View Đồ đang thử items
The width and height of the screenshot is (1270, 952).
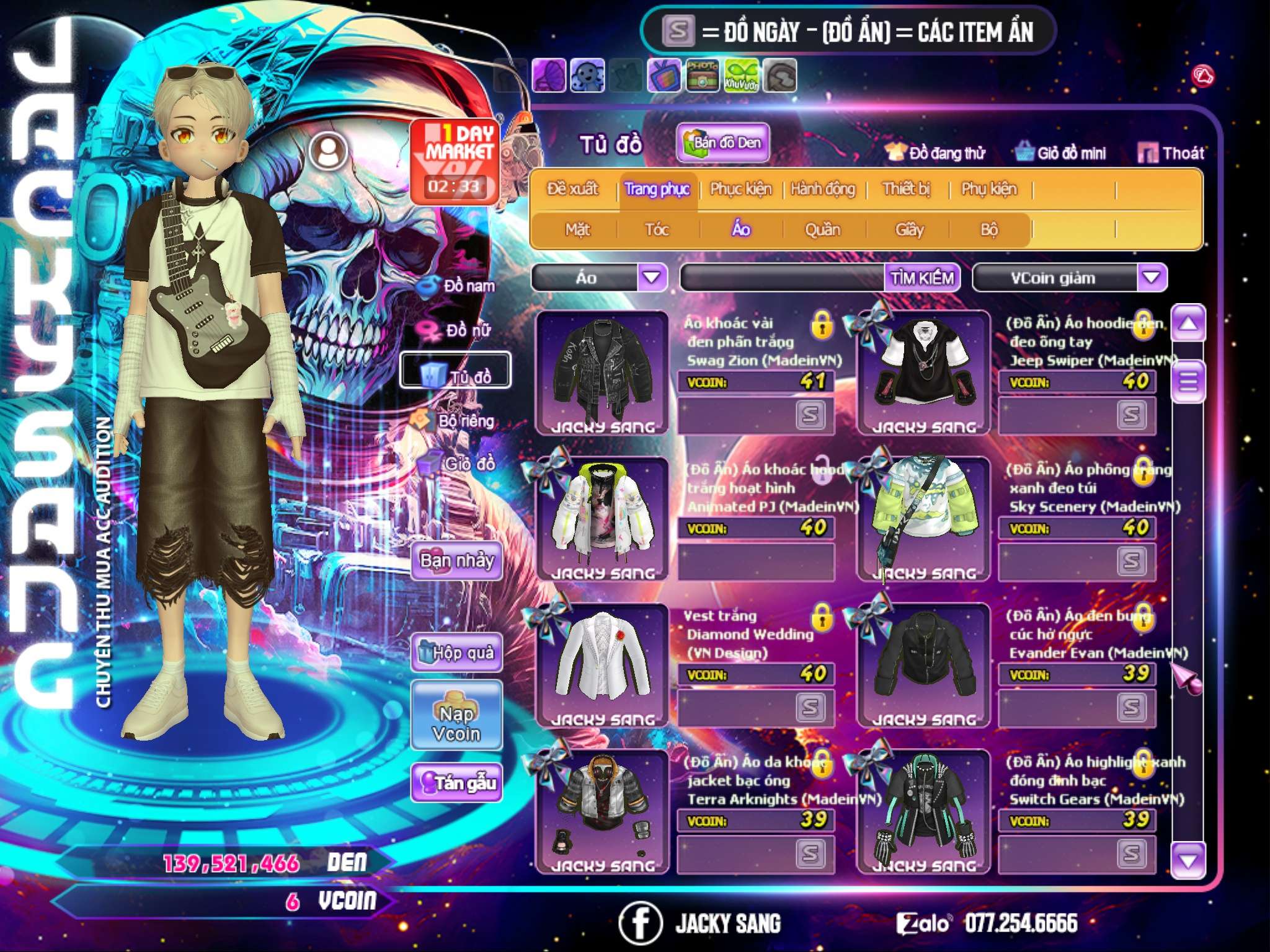click(x=936, y=153)
